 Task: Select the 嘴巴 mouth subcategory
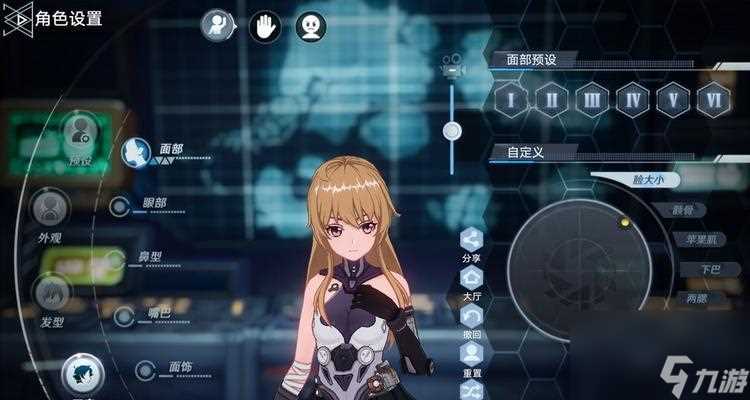pos(124,316)
